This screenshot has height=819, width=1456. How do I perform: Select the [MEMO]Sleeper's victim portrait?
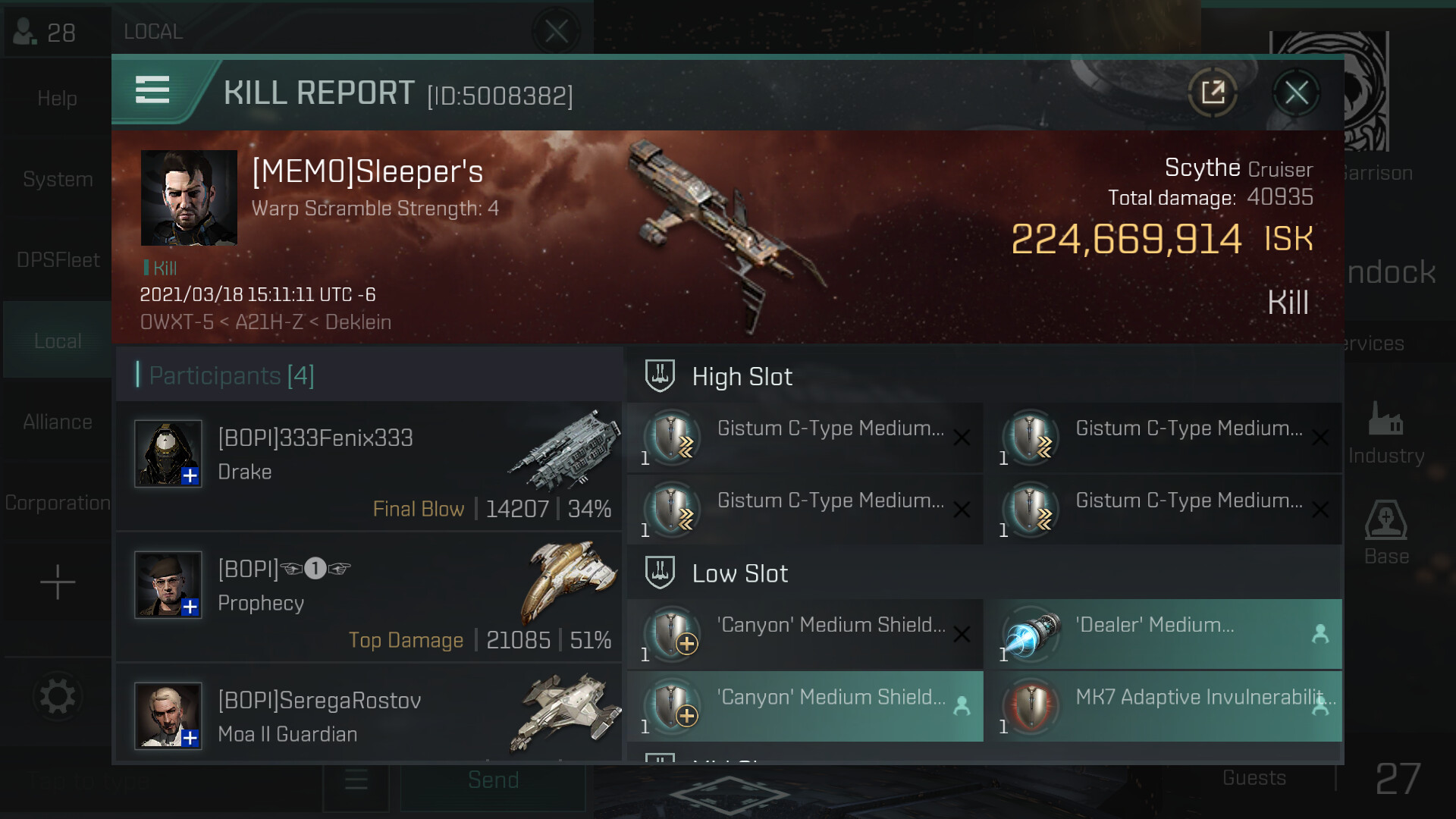189,197
